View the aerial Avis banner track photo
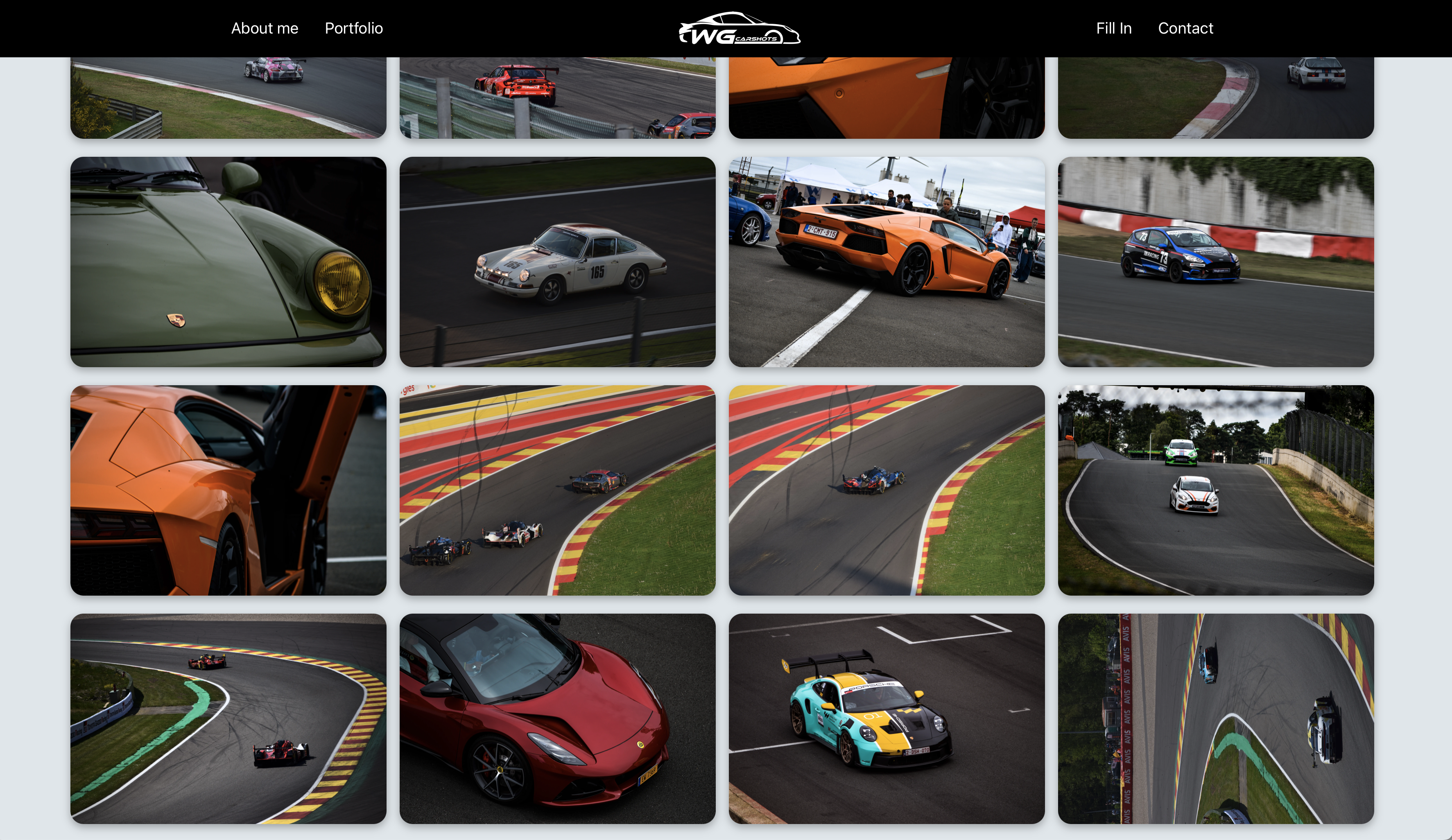1452x840 pixels. coord(1216,718)
